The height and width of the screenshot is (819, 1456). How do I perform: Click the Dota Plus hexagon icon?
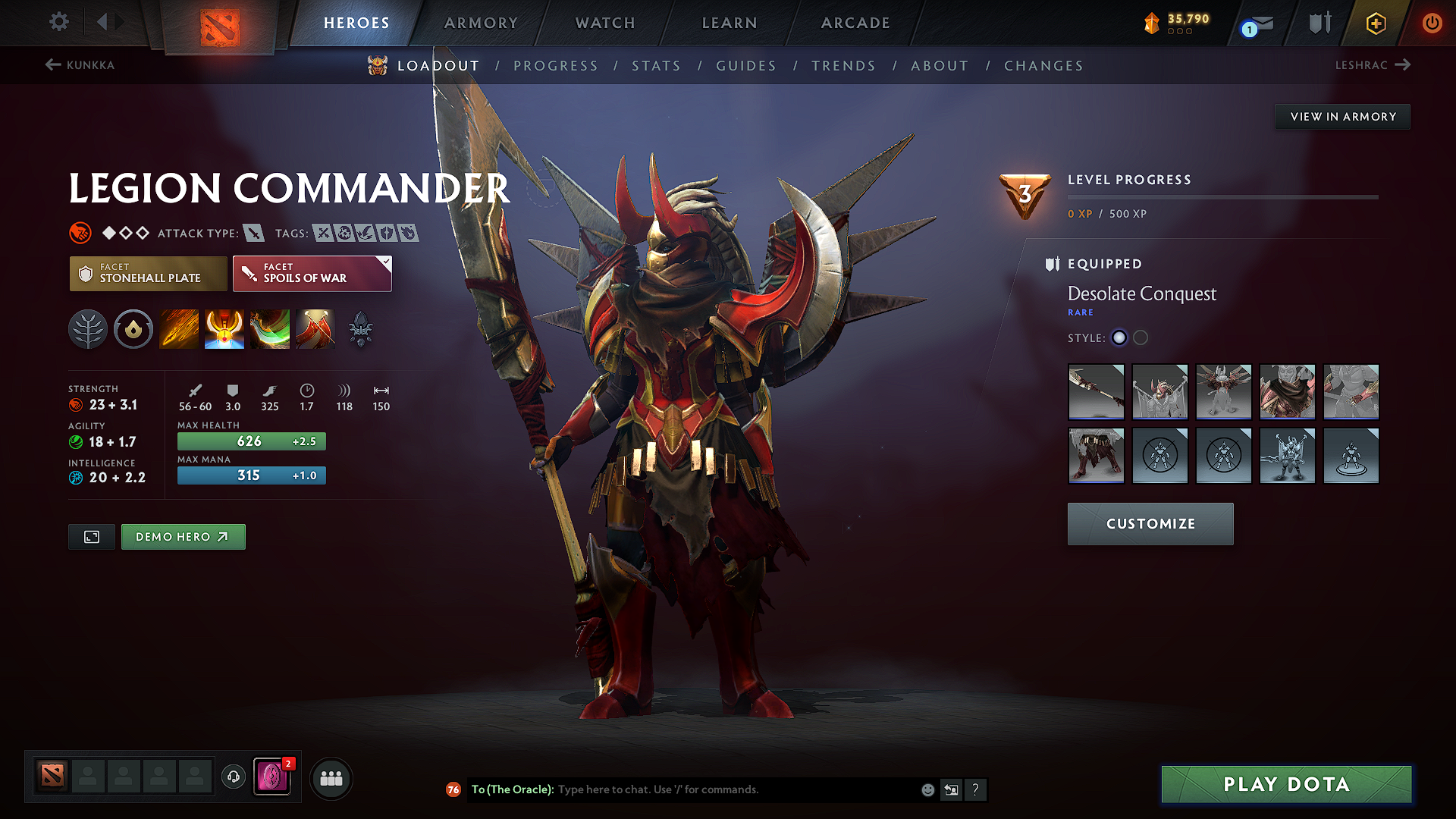click(1375, 23)
